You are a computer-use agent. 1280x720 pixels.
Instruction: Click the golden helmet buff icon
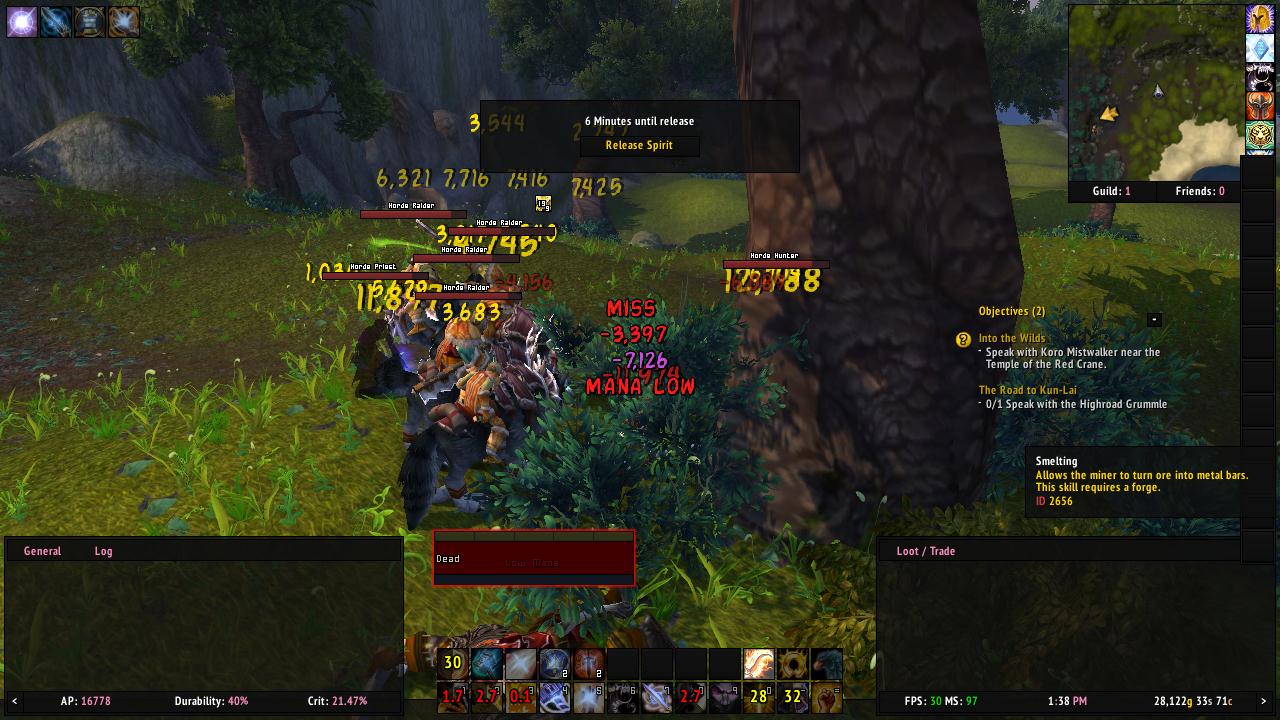point(1260,19)
